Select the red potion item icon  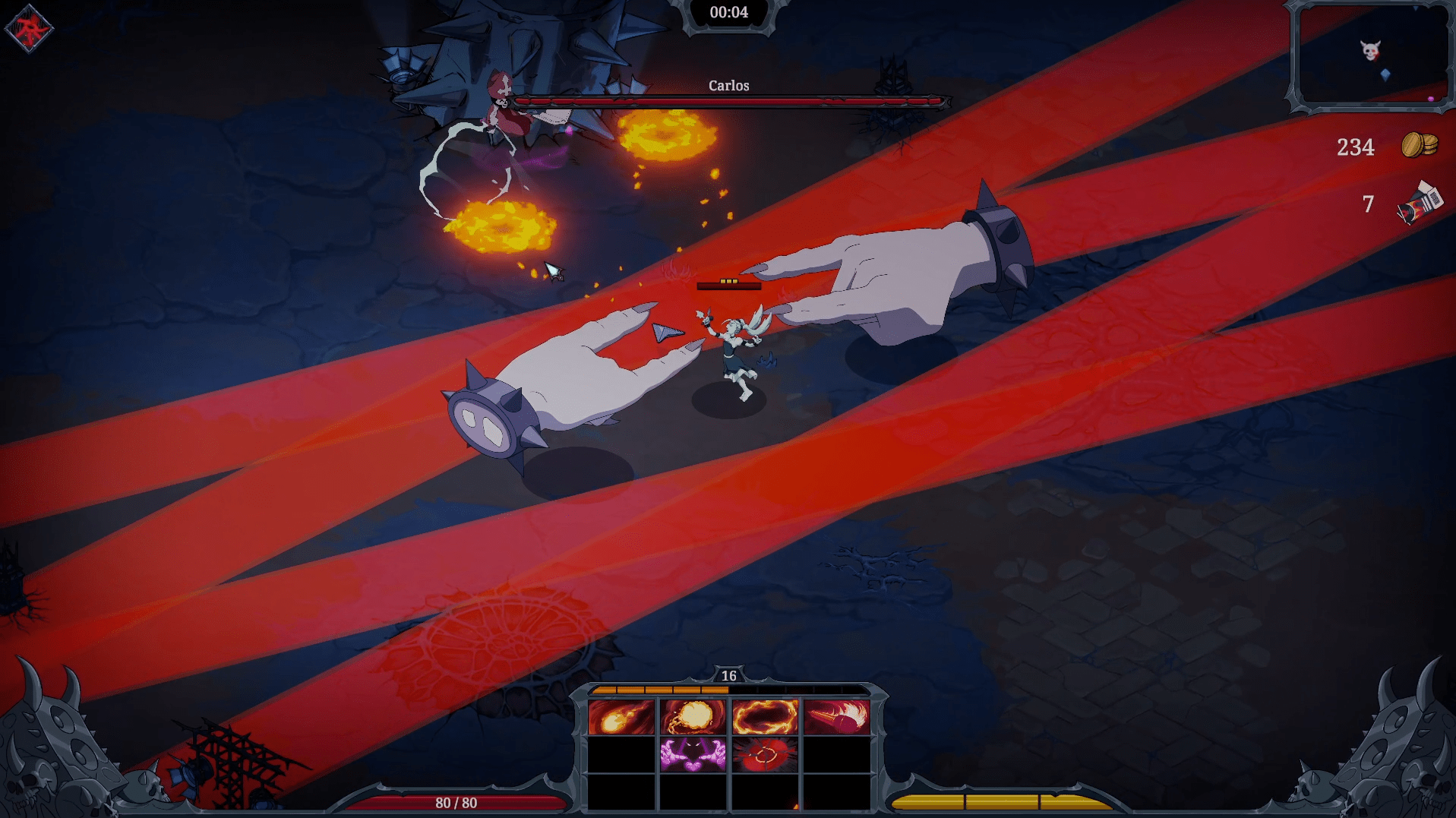1419,204
